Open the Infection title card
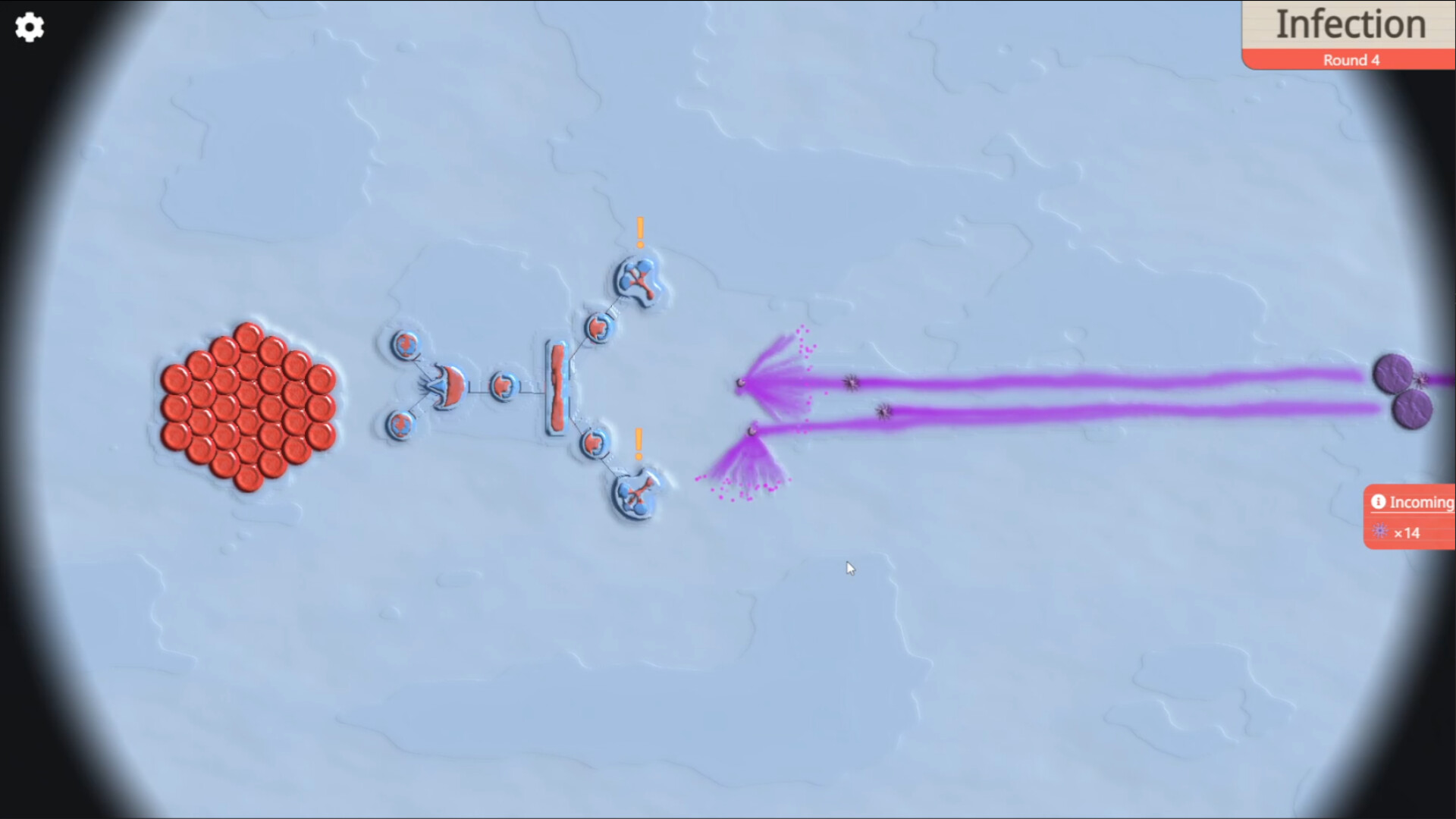This screenshot has height=819, width=1456. tap(1350, 24)
